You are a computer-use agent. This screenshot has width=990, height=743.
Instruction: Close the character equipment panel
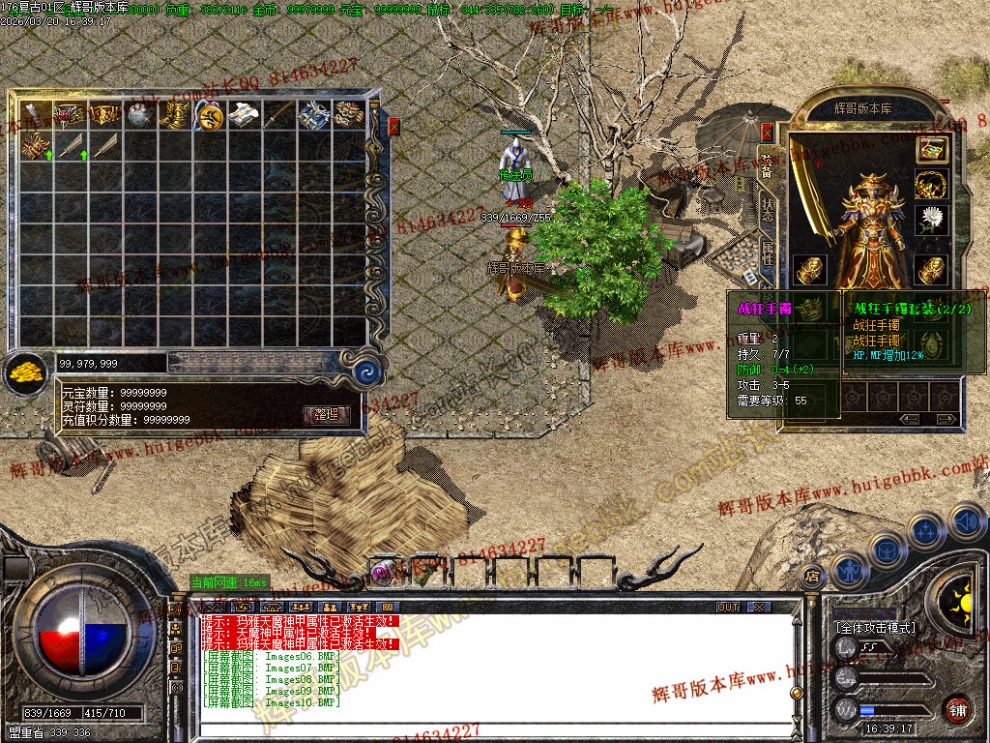[x=767, y=132]
